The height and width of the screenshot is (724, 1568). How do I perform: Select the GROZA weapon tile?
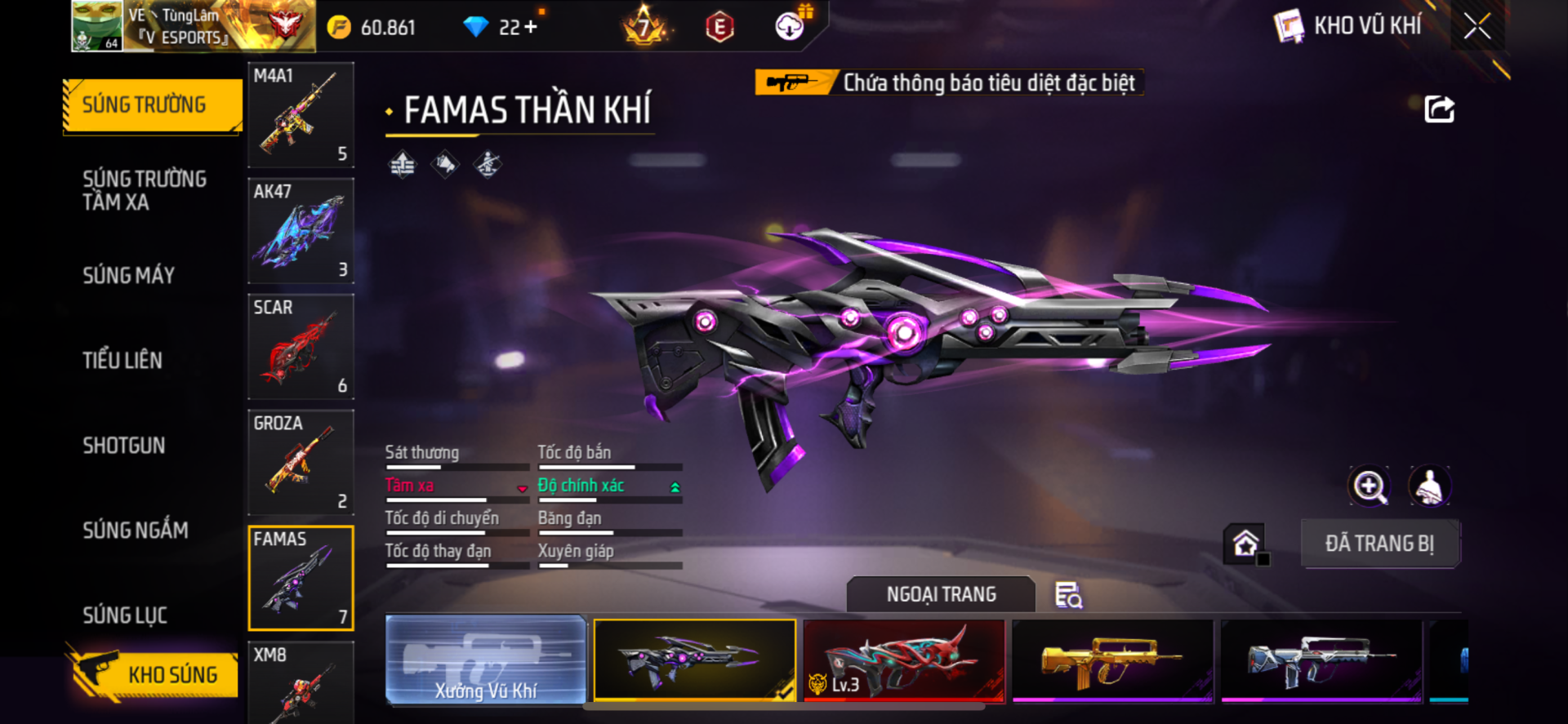[301, 463]
